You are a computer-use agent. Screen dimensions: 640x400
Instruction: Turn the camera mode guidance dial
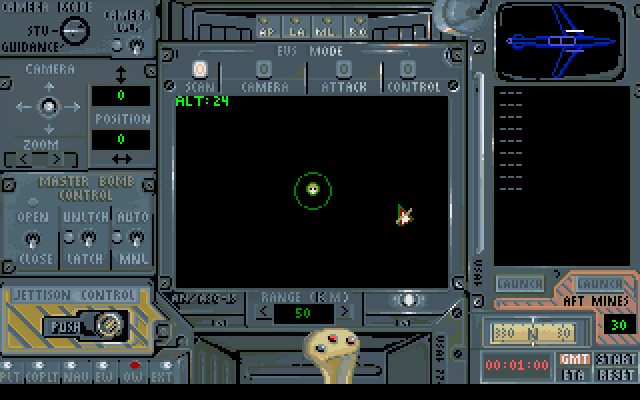[71, 30]
